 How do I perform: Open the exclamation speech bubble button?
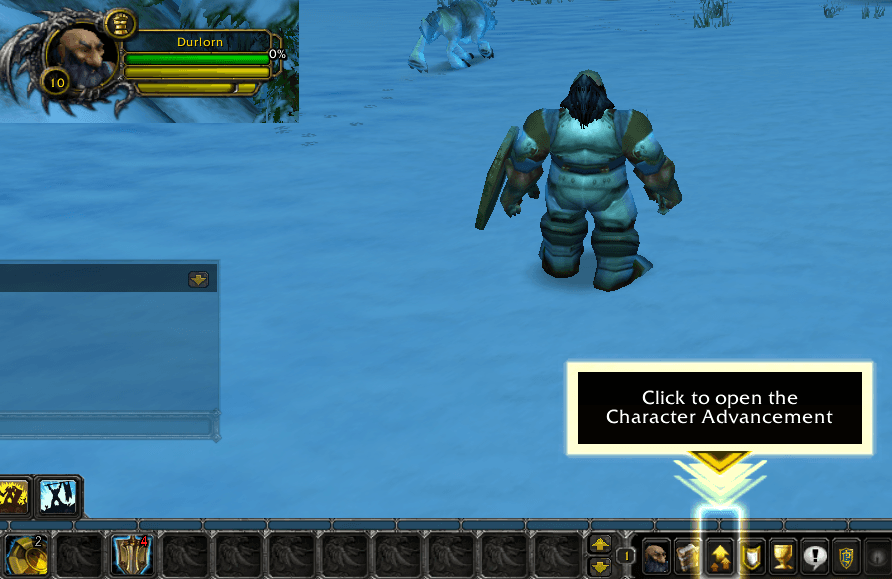tap(814, 557)
